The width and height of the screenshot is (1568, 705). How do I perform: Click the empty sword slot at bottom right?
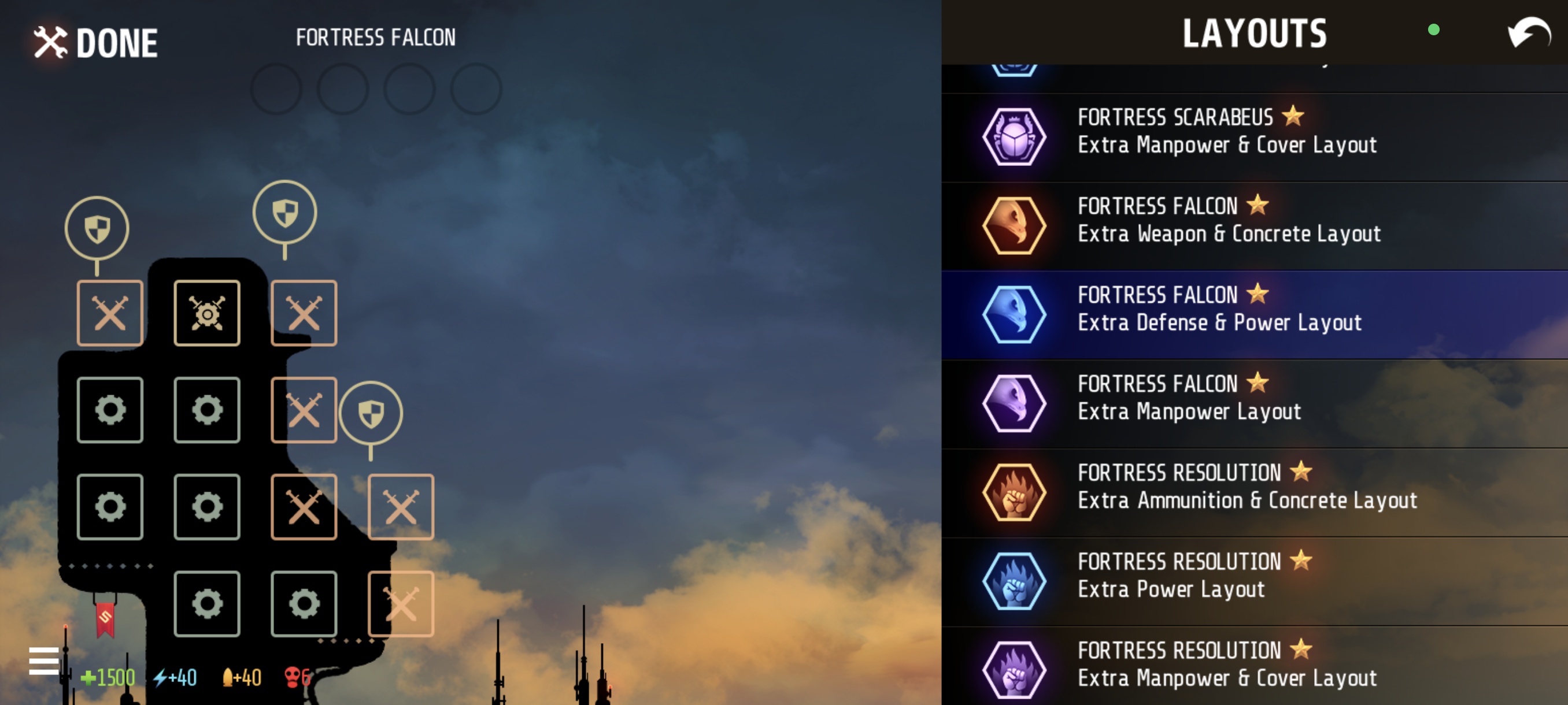click(x=401, y=603)
